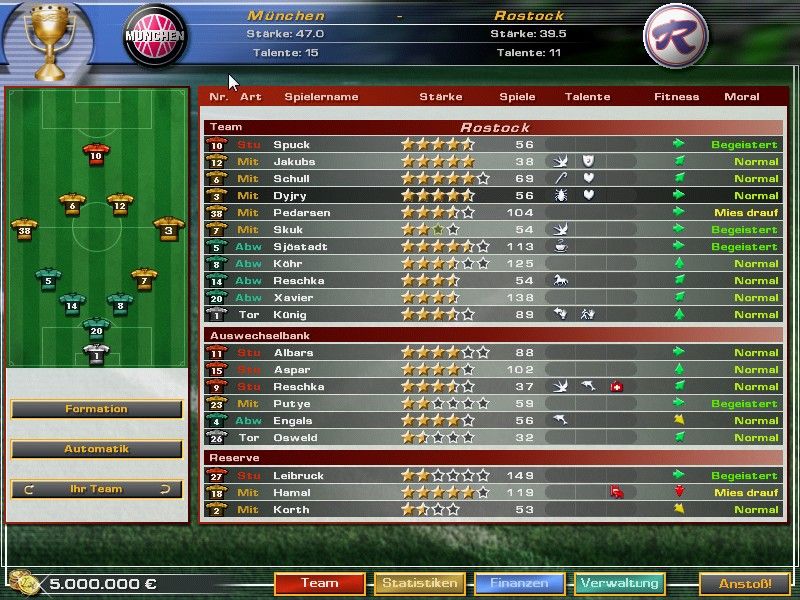Image resolution: width=800 pixels, height=600 pixels.
Task: Click the Rostock club emblem
Action: 675,36
